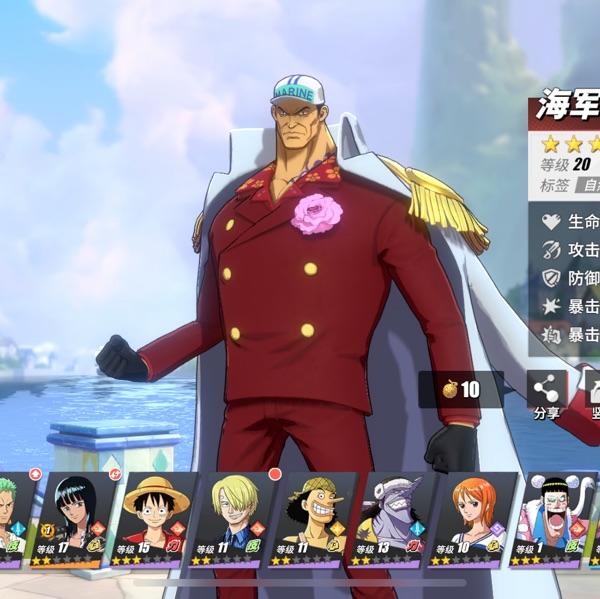
Task: Choose Nami's level 10 character card
Action: (472, 520)
